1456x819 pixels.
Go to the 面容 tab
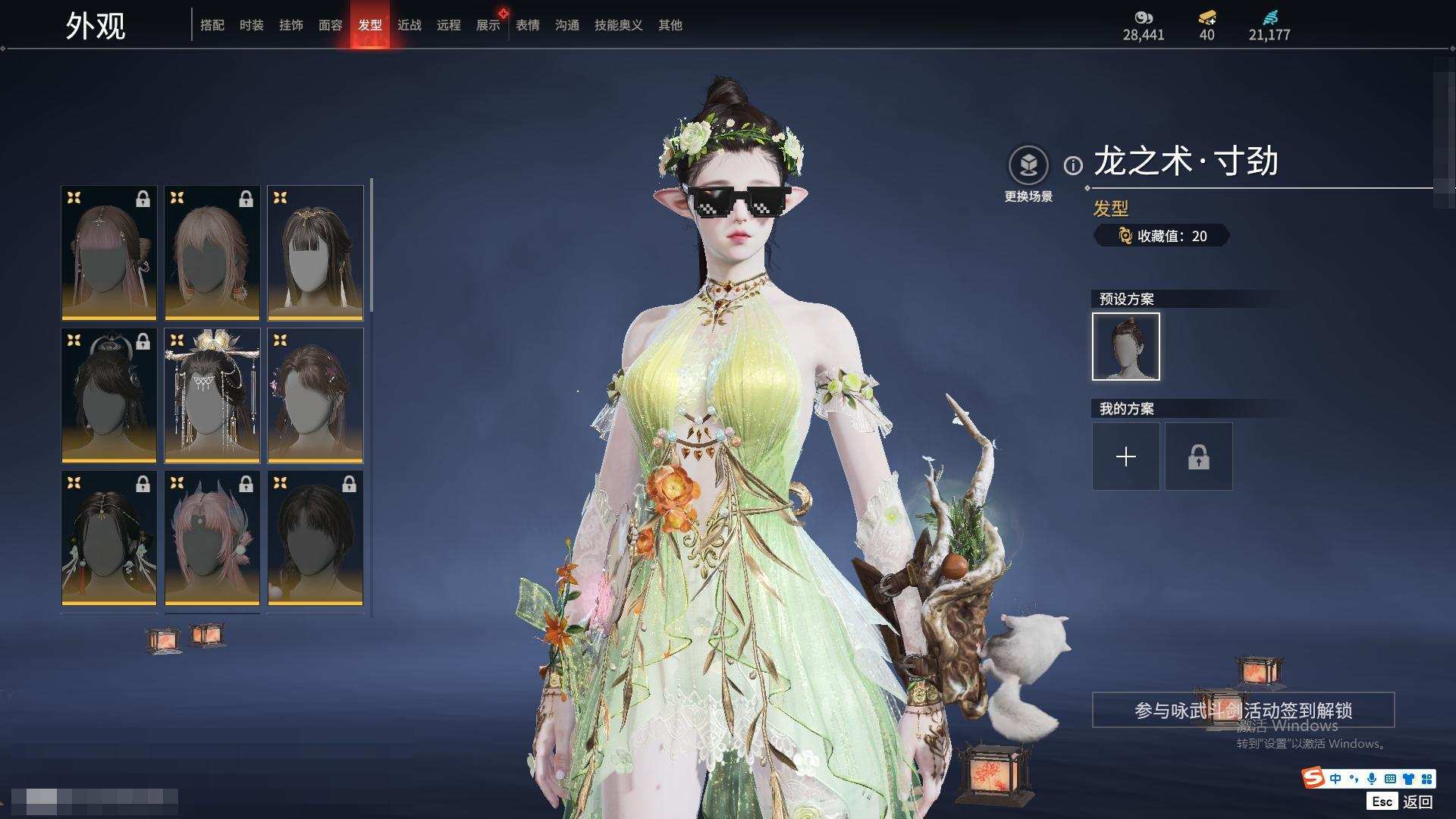click(x=331, y=25)
